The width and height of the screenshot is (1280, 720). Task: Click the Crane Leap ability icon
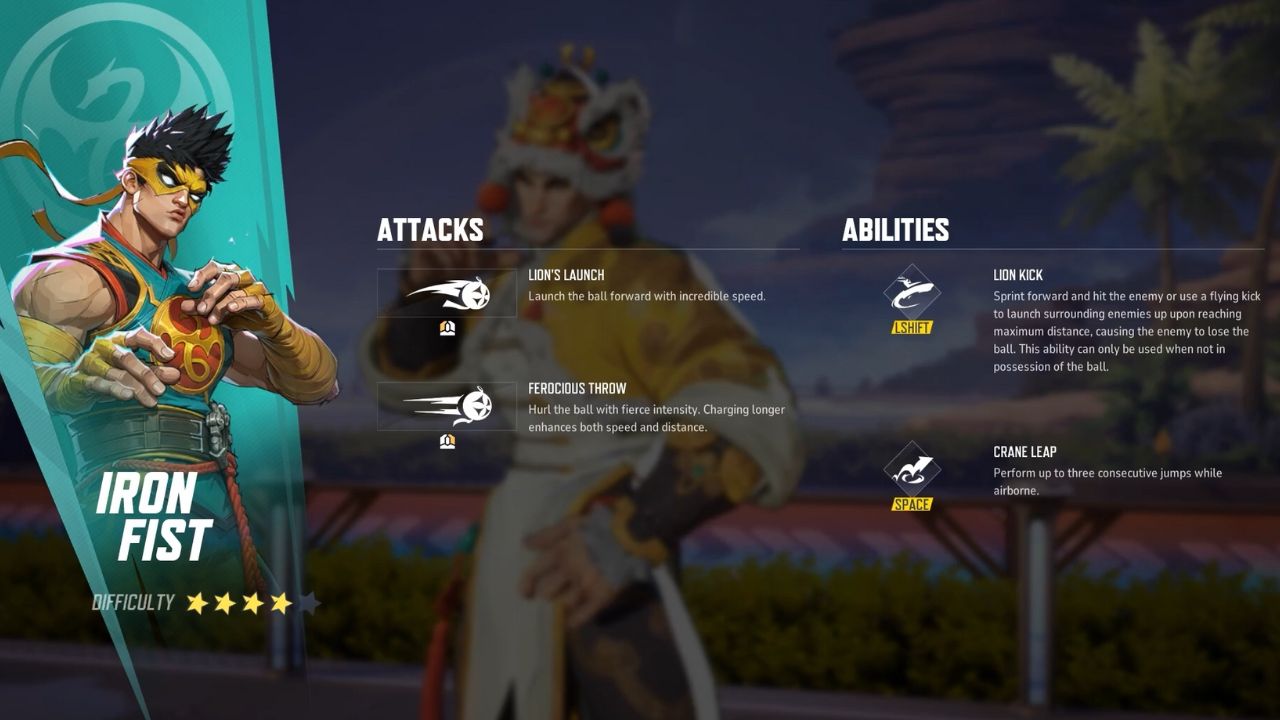pos(913,468)
